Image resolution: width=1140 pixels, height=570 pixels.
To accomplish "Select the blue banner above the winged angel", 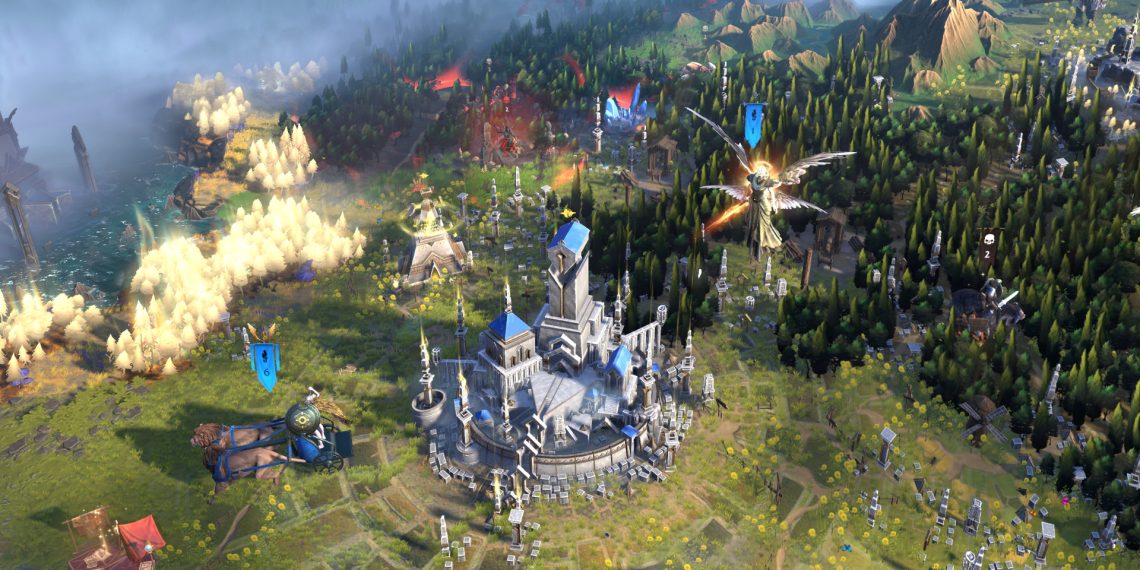I will tap(753, 123).
